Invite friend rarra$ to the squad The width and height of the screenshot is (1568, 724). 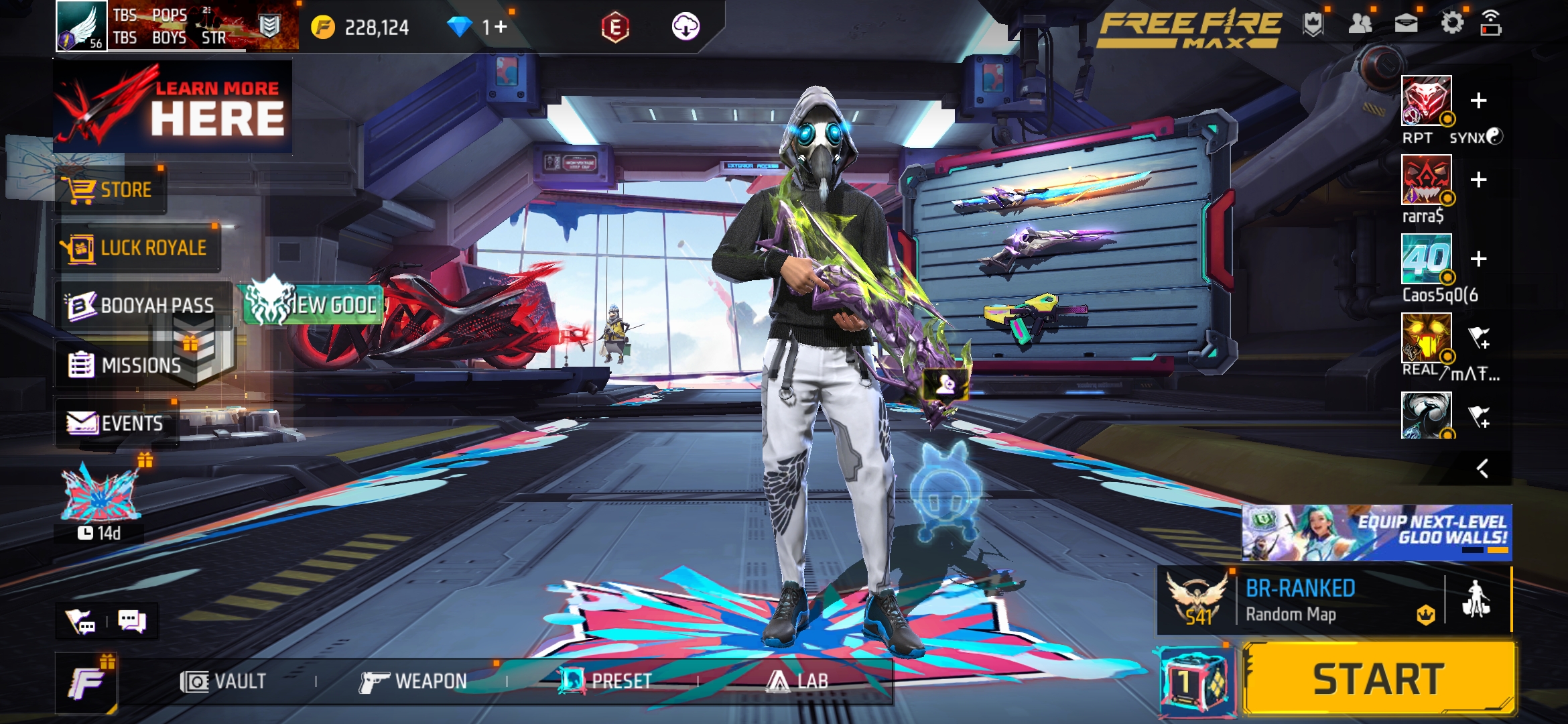coord(1478,180)
